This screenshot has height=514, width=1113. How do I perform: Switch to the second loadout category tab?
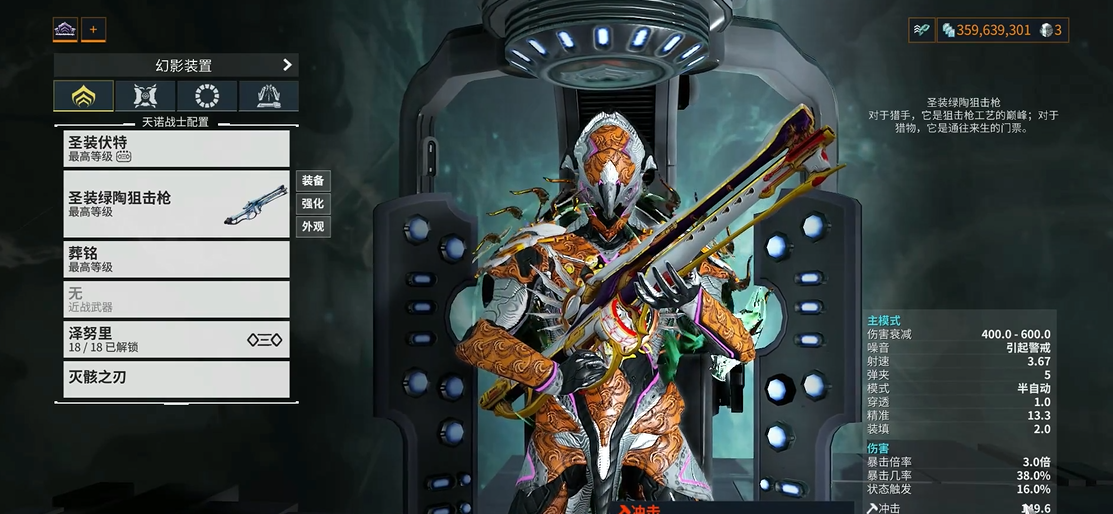pos(145,96)
